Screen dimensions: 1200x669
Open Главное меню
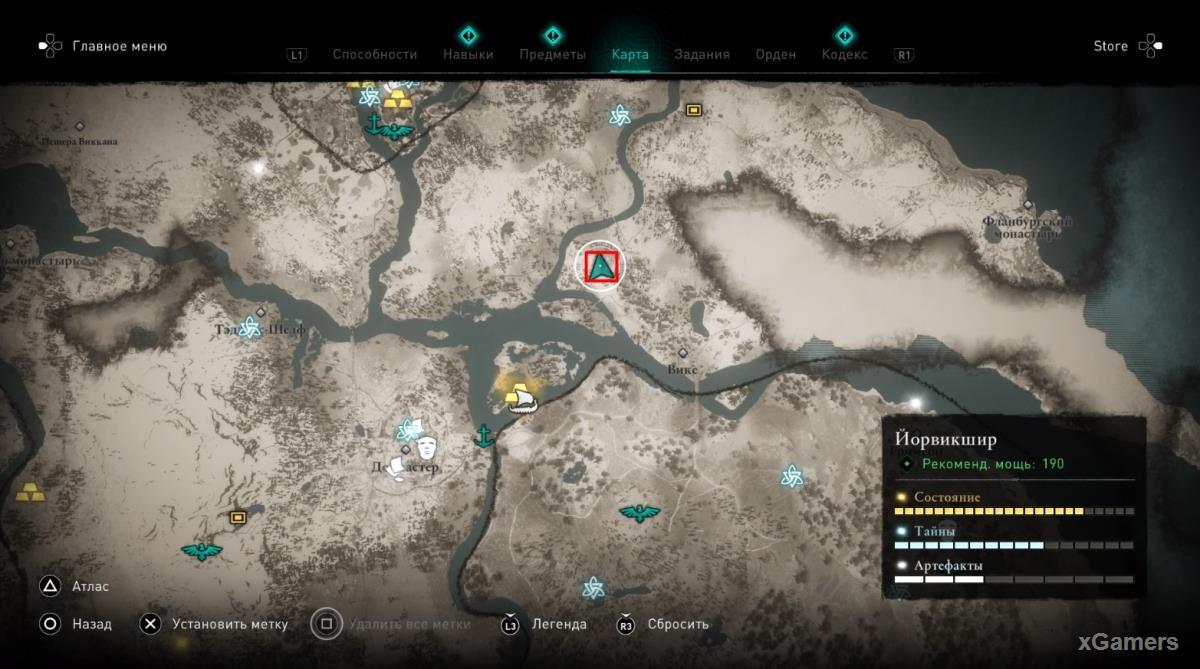tap(119, 46)
